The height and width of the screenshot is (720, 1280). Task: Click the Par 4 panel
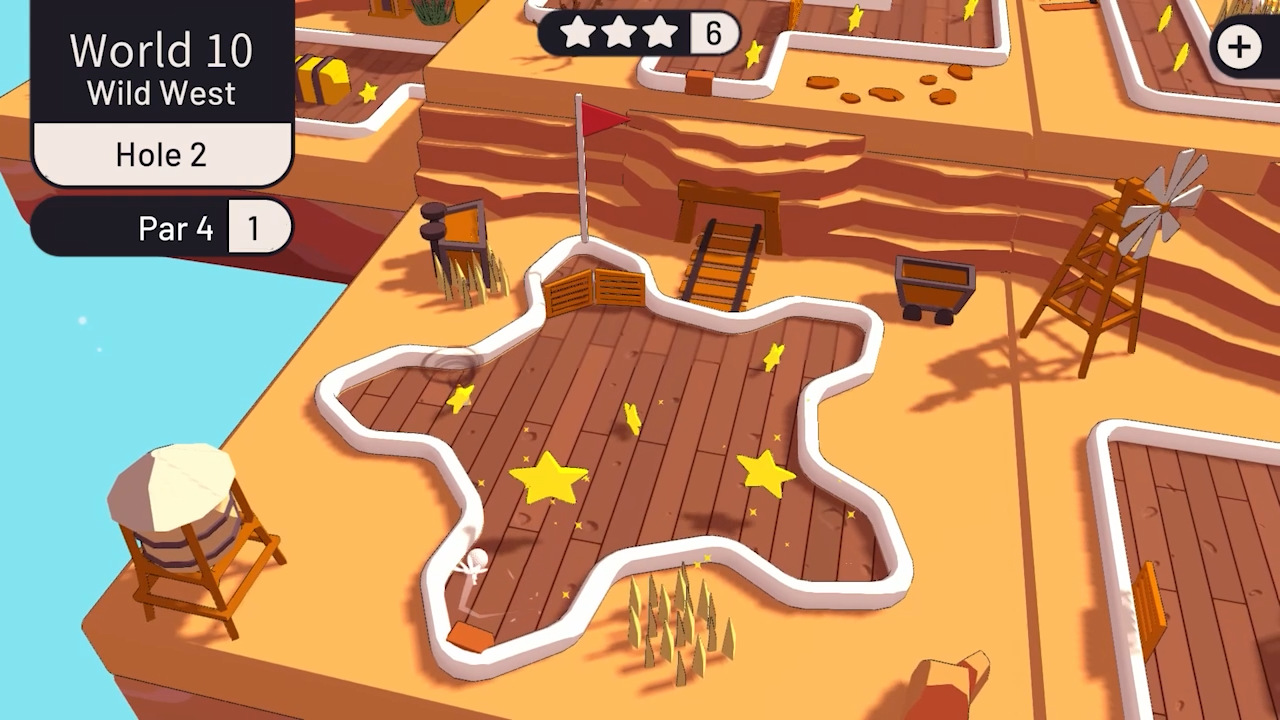pyautogui.click(x=175, y=228)
